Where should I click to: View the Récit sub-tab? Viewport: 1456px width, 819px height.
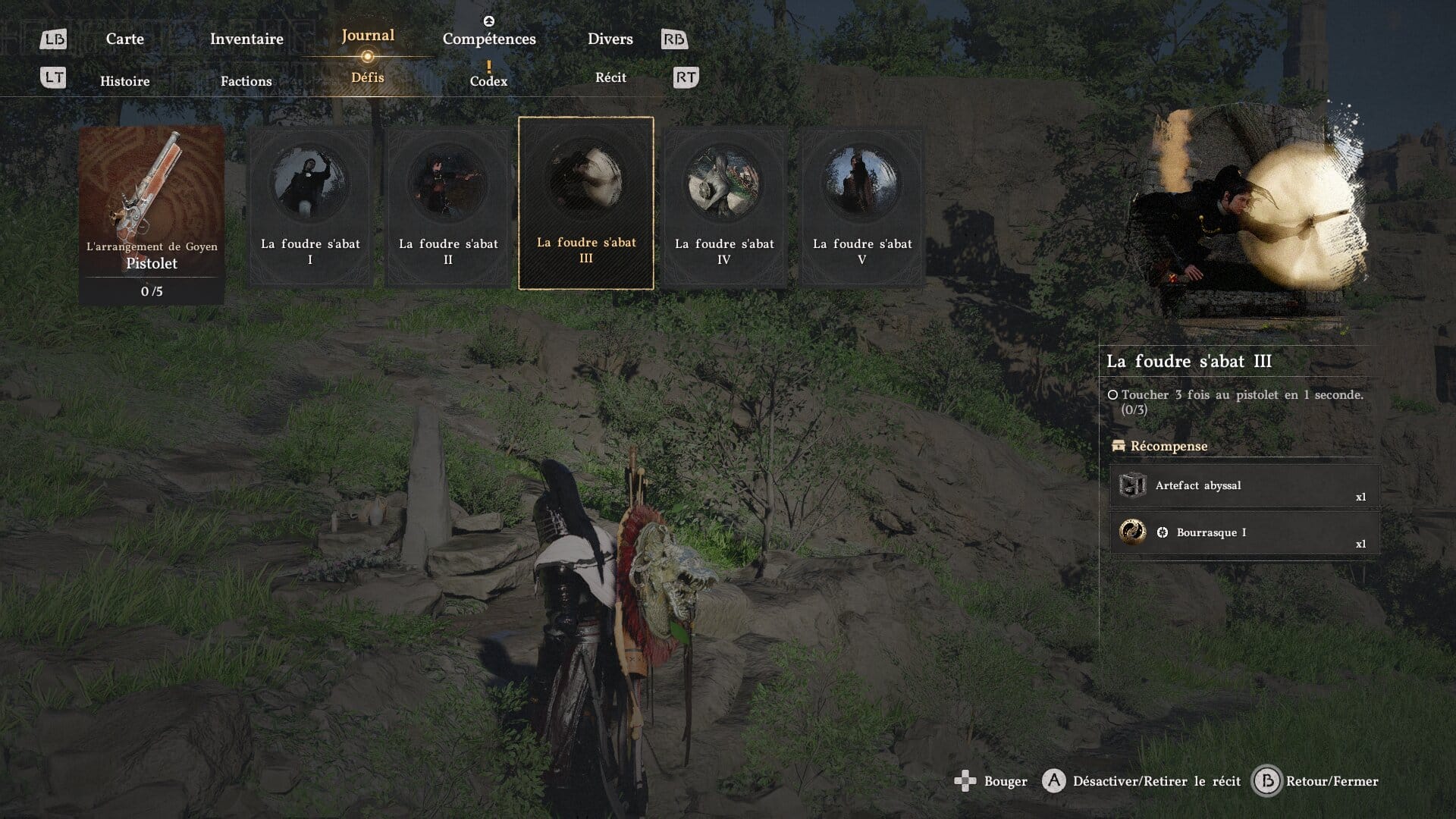[x=610, y=77]
